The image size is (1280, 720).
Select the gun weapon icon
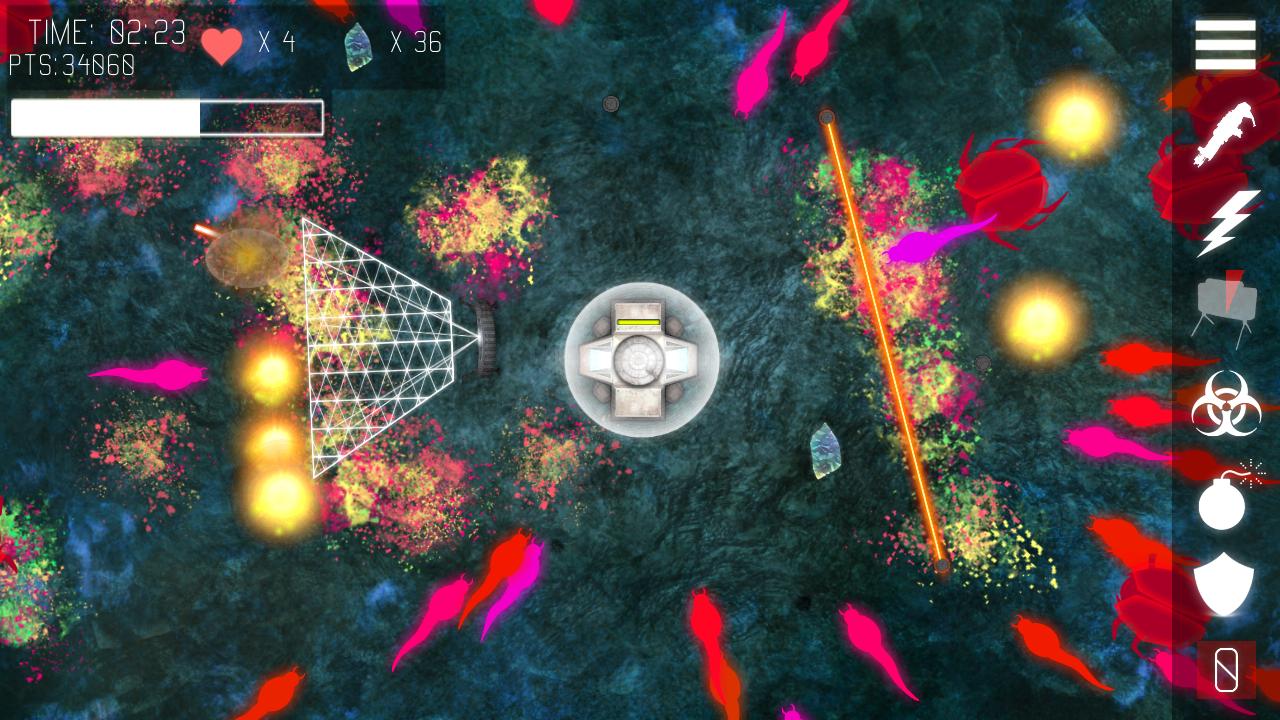tap(1225, 134)
